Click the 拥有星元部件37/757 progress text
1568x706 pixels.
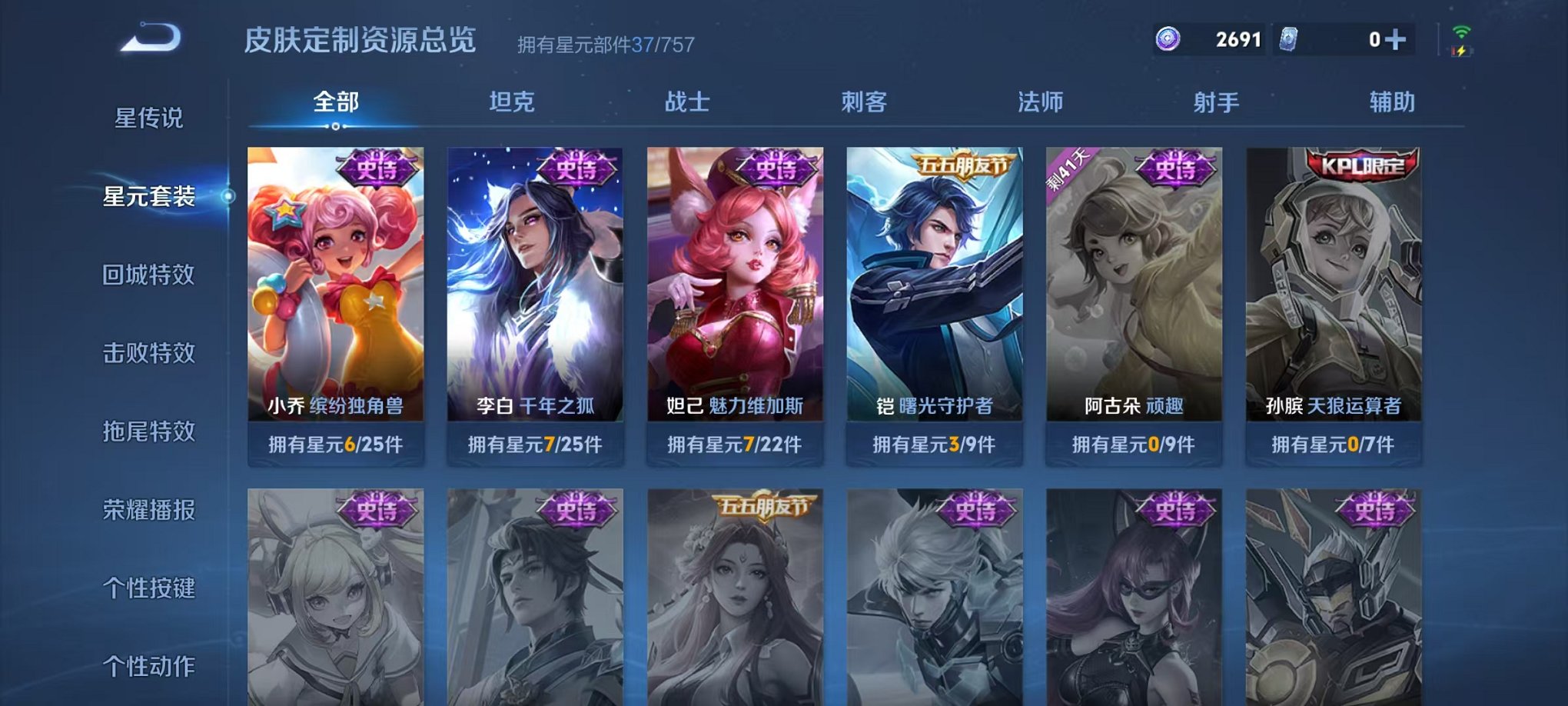[606, 44]
